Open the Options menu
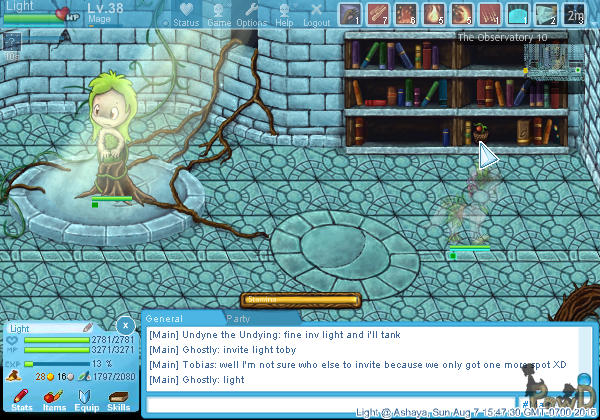The image size is (600, 420). tap(251, 14)
